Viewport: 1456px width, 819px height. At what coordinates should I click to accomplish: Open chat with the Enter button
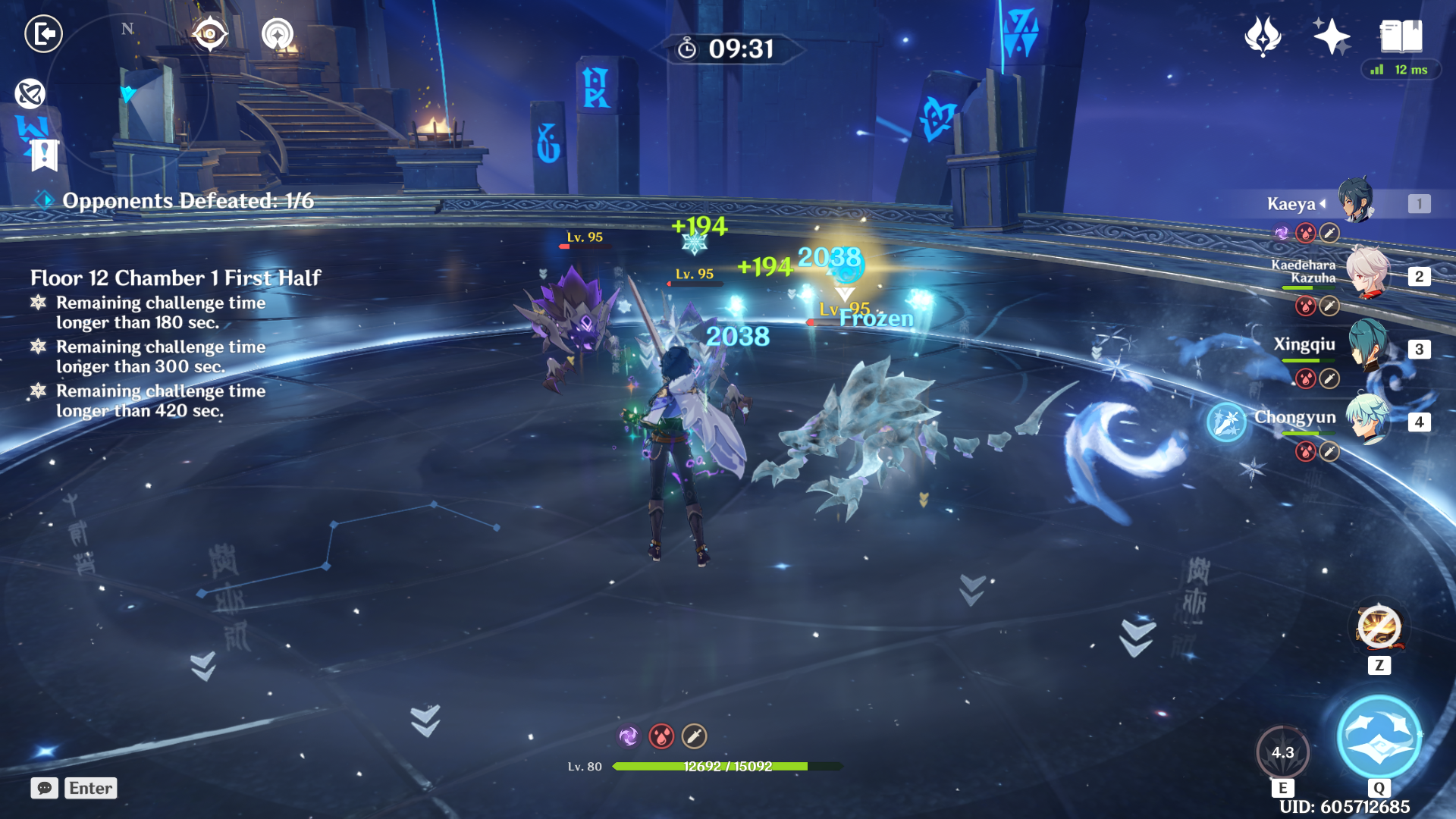(89, 789)
